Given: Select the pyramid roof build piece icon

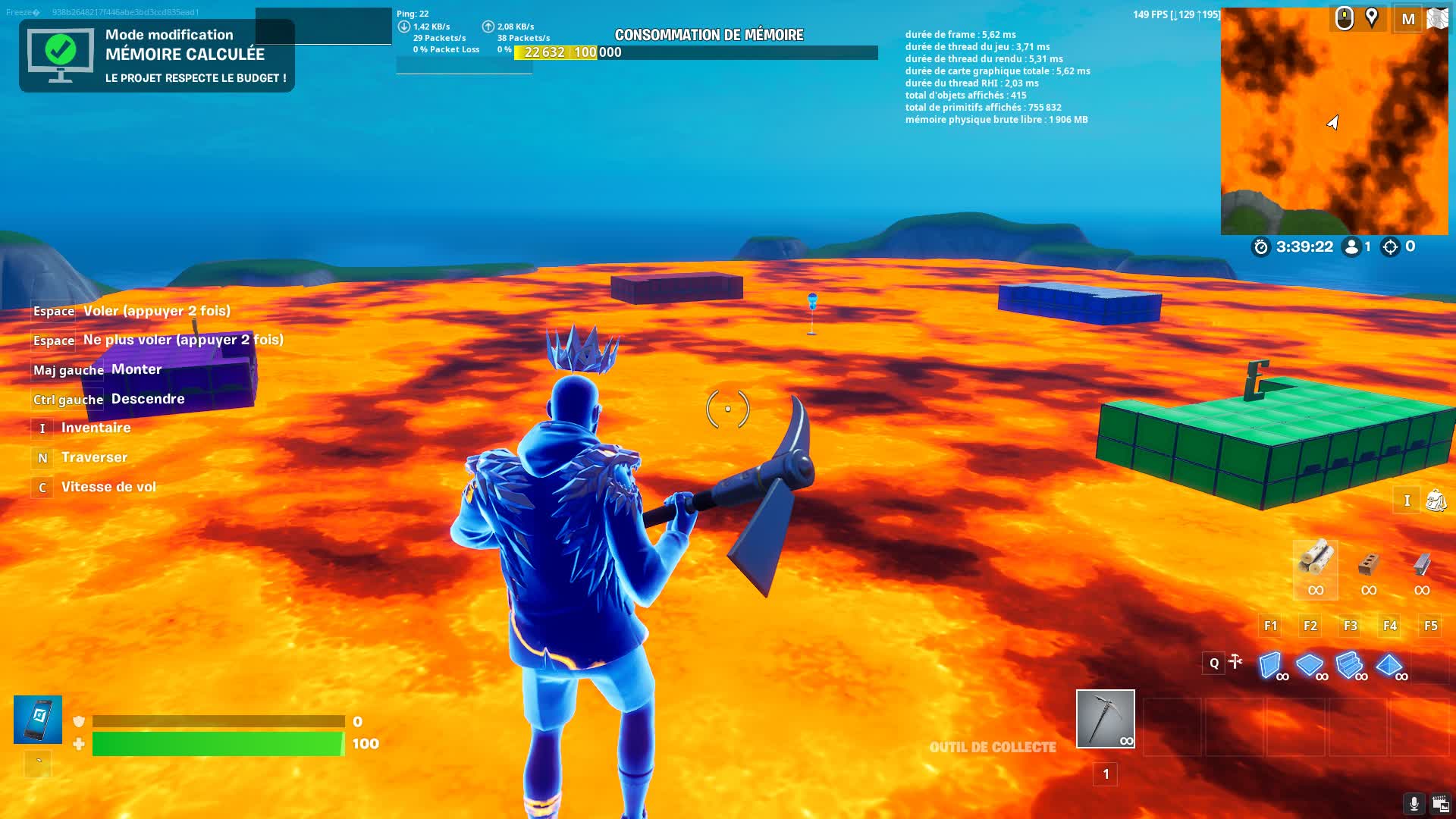Looking at the screenshot, I should [1390, 664].
